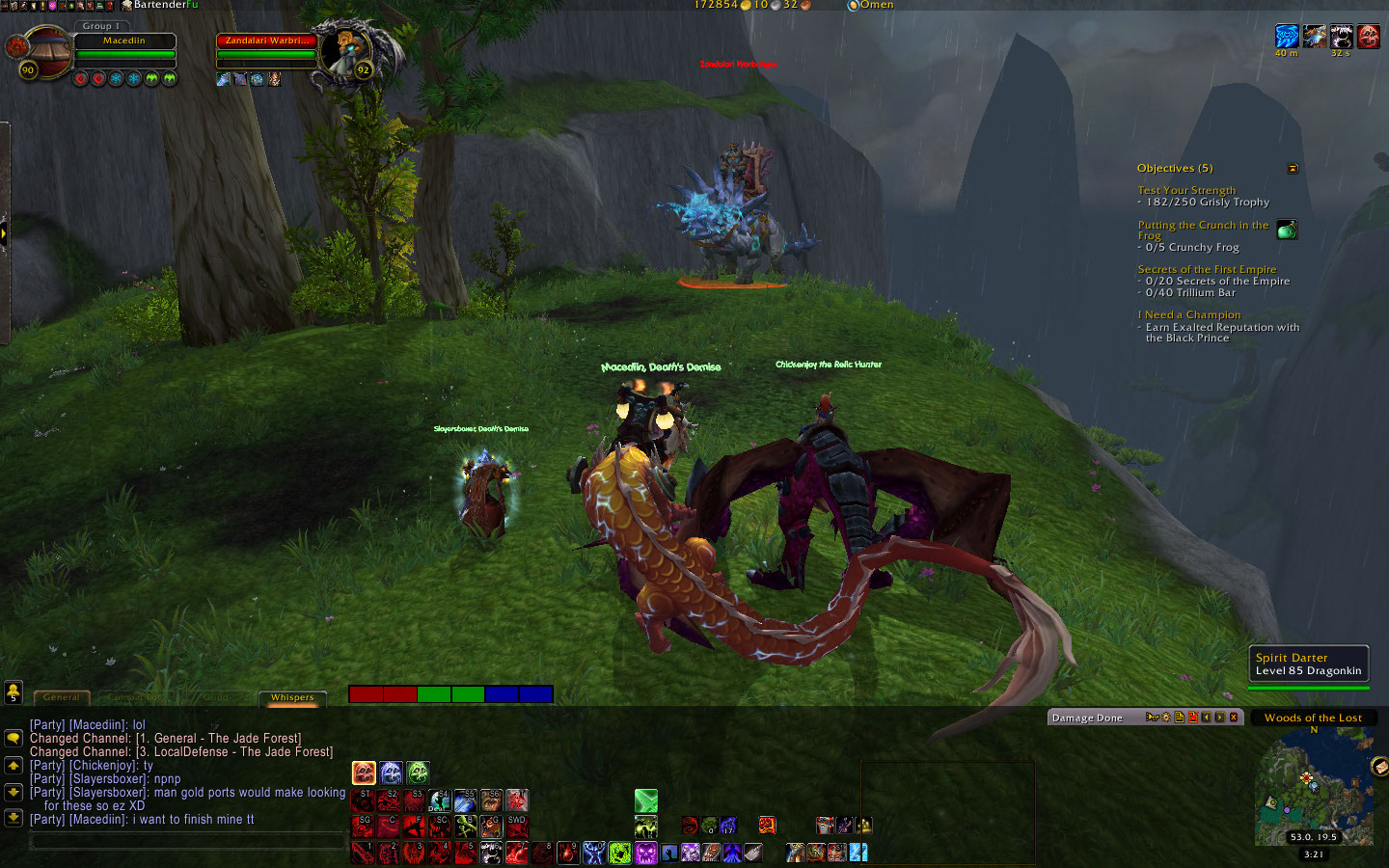Select the Secrets of the First Empire quest
The height and width of the screenshot is (868, 1389).
1207,270
